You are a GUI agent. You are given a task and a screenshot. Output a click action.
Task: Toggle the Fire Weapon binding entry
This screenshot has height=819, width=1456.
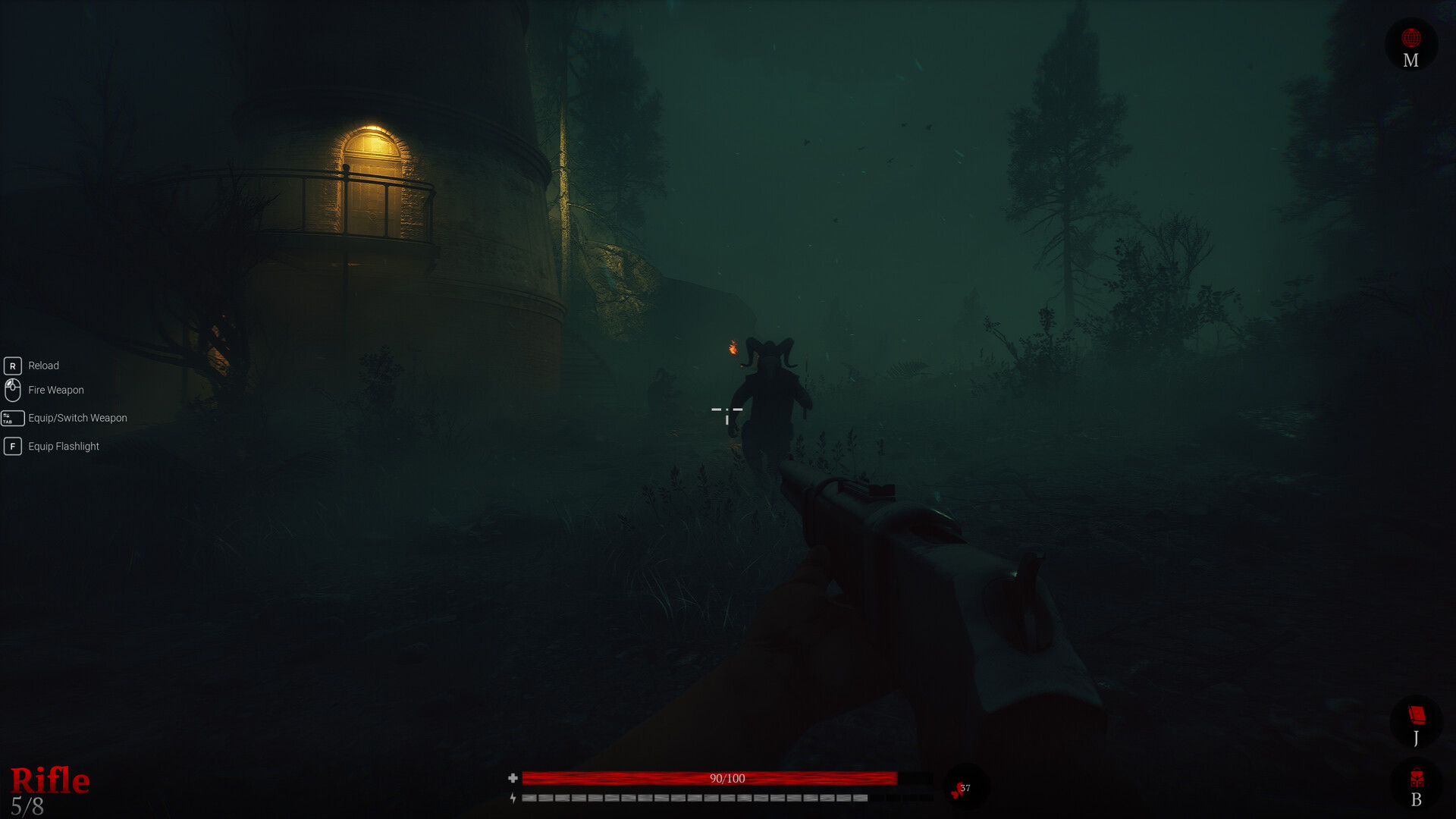(55, 390)
